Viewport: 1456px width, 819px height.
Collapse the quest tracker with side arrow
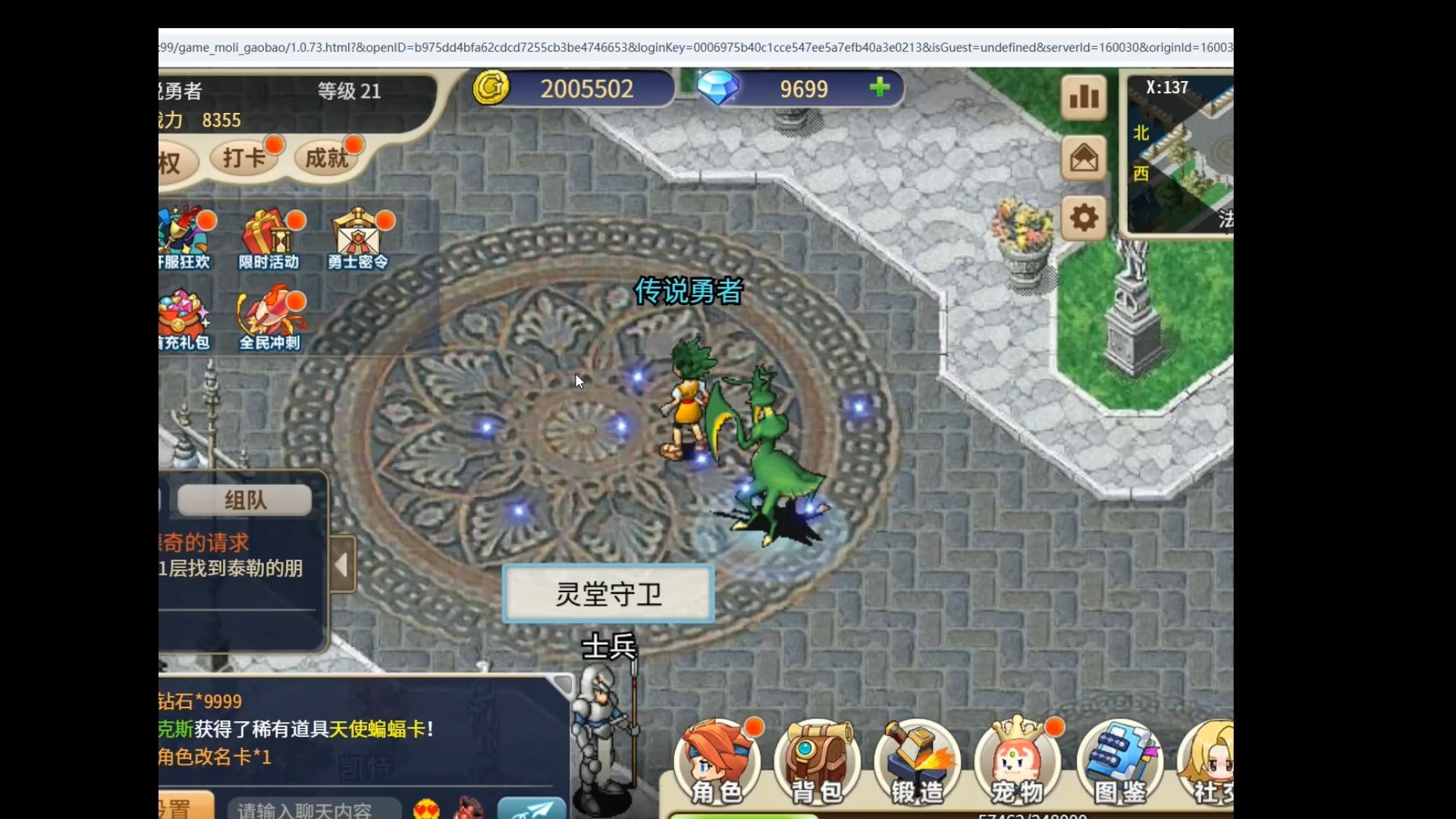pos(343,564)
